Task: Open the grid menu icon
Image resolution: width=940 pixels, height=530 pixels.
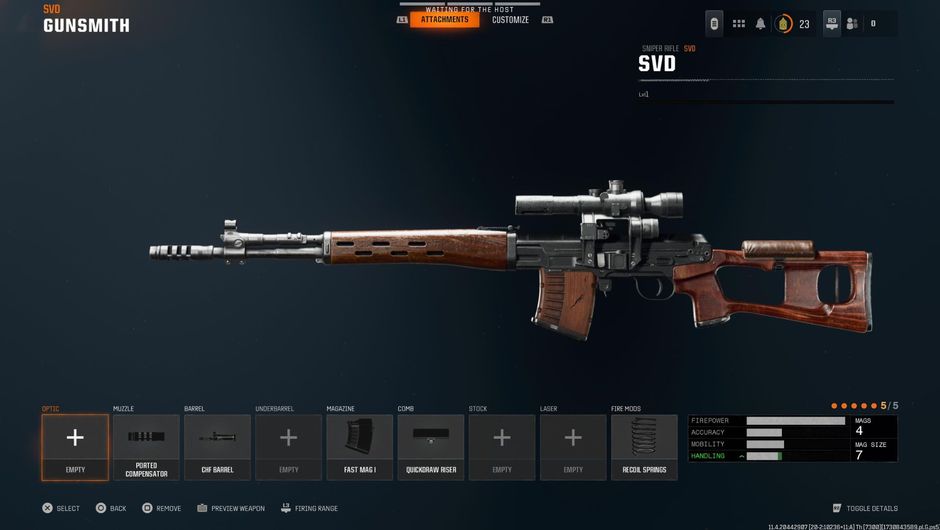Action: [x=739, y=23]
